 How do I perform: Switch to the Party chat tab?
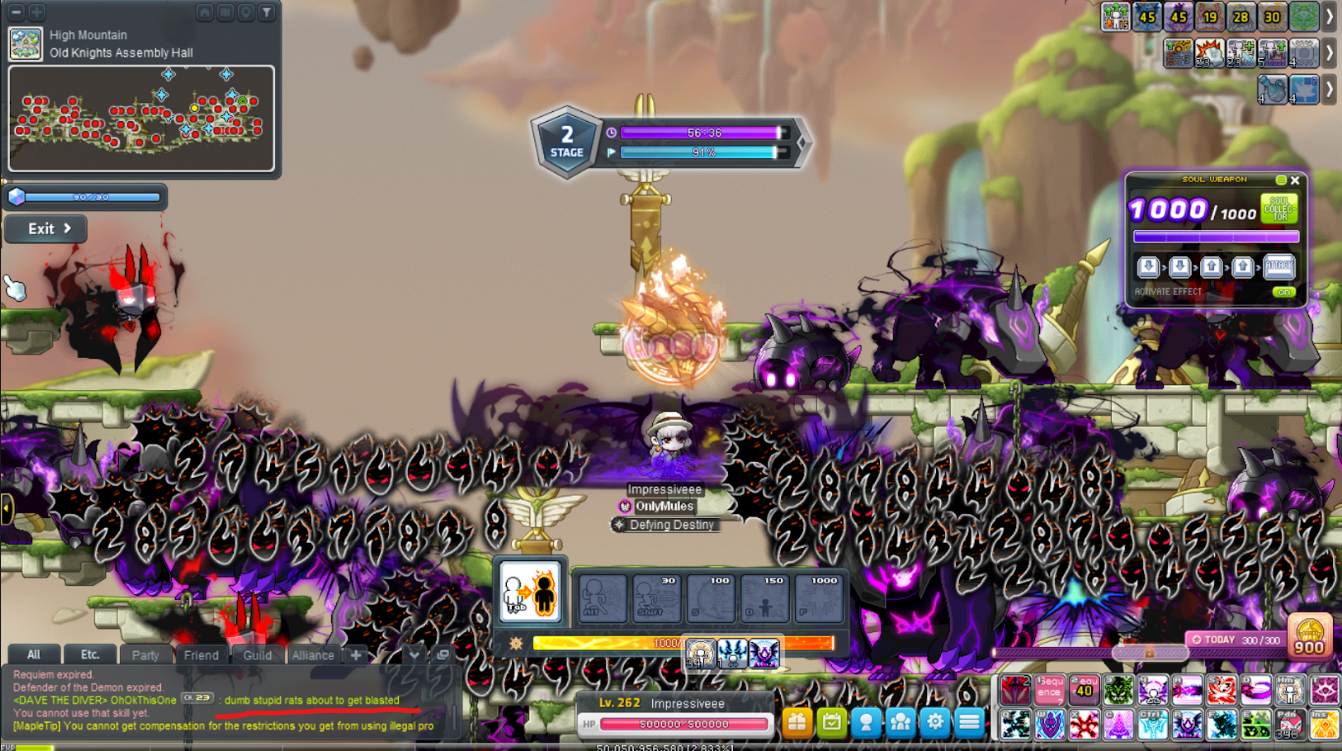coord(145,655)
